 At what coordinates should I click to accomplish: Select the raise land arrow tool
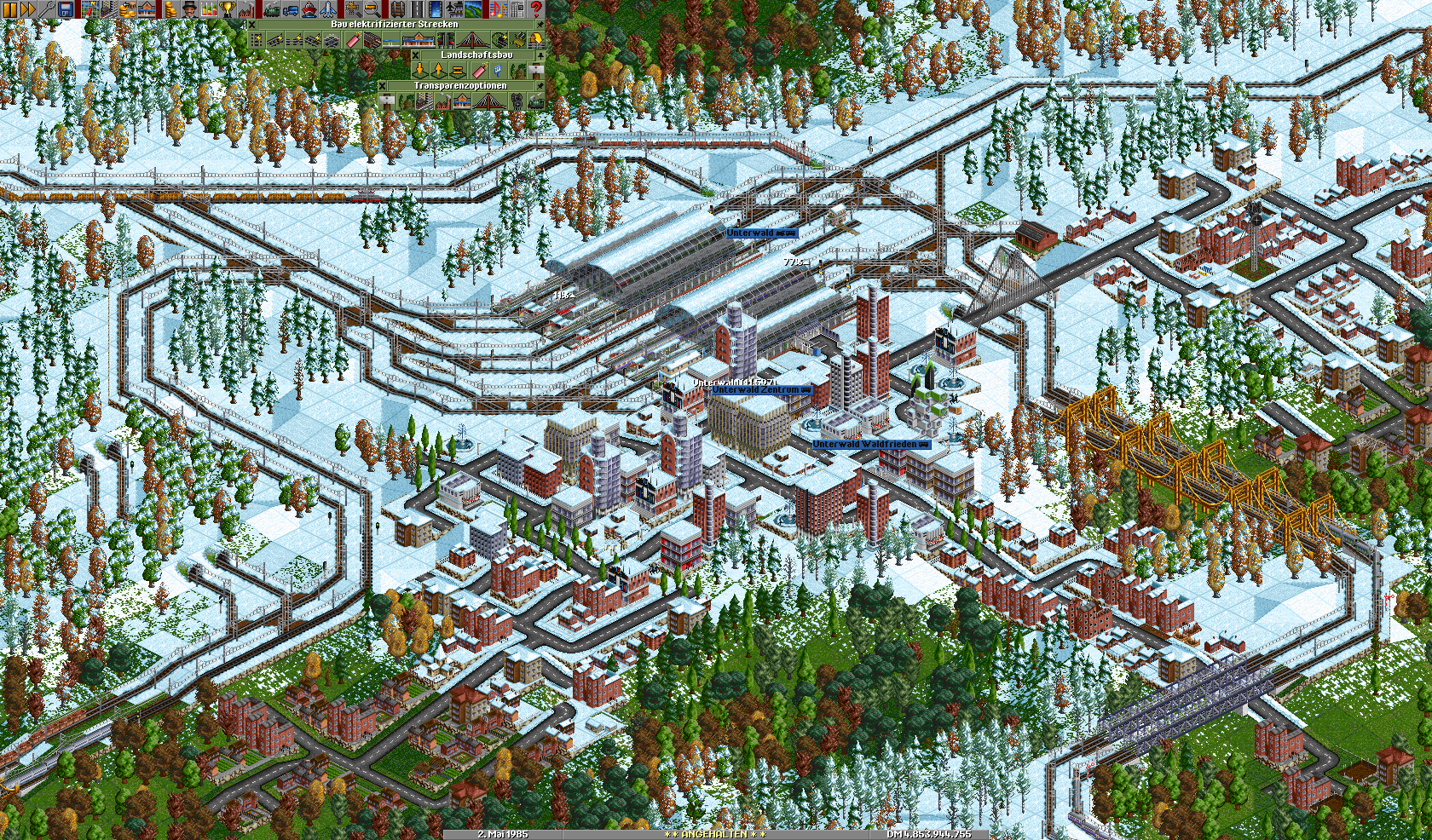pos(439,71)
